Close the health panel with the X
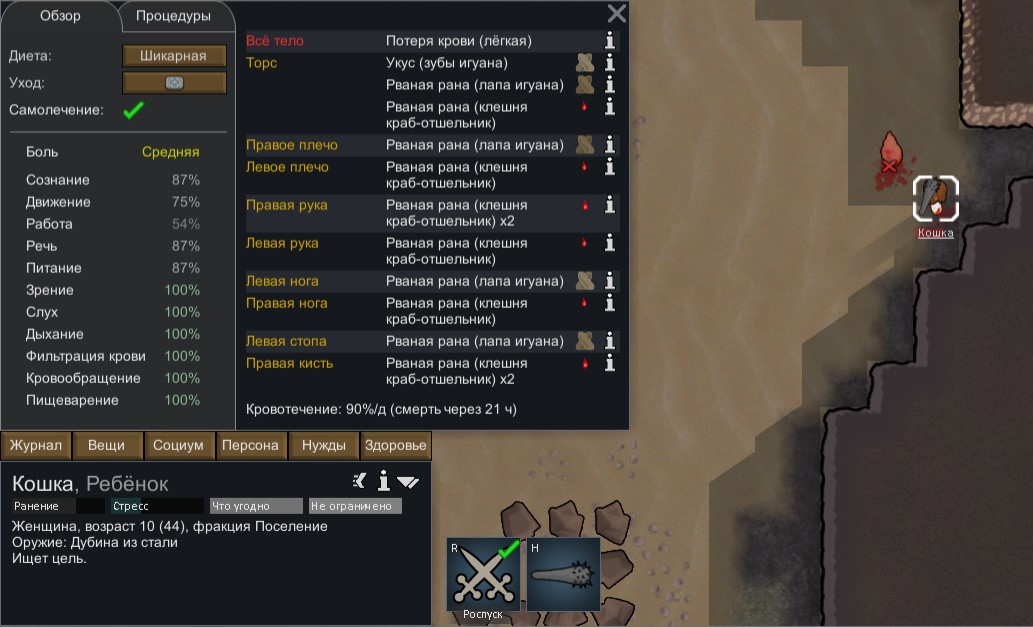The width and height of the screenshot is (1033, 627). pyautogui.click(x=617, y=13)
